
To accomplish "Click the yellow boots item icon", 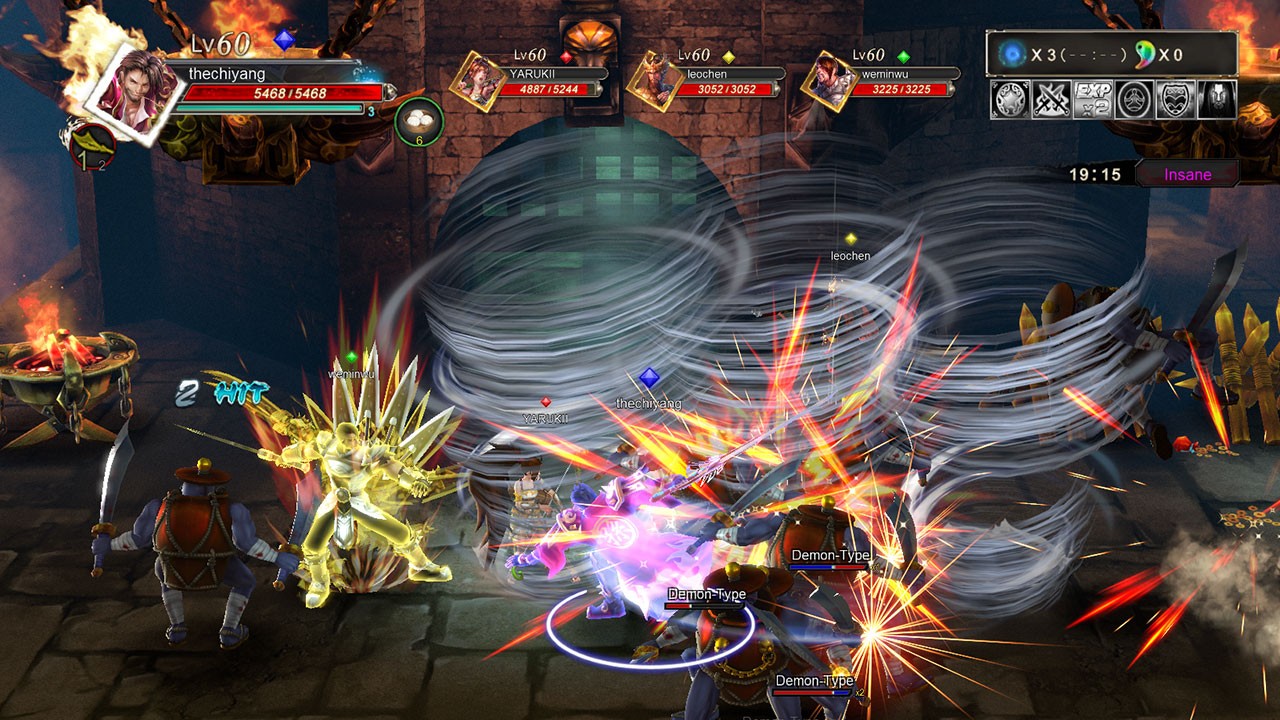I will click(92, 145).
